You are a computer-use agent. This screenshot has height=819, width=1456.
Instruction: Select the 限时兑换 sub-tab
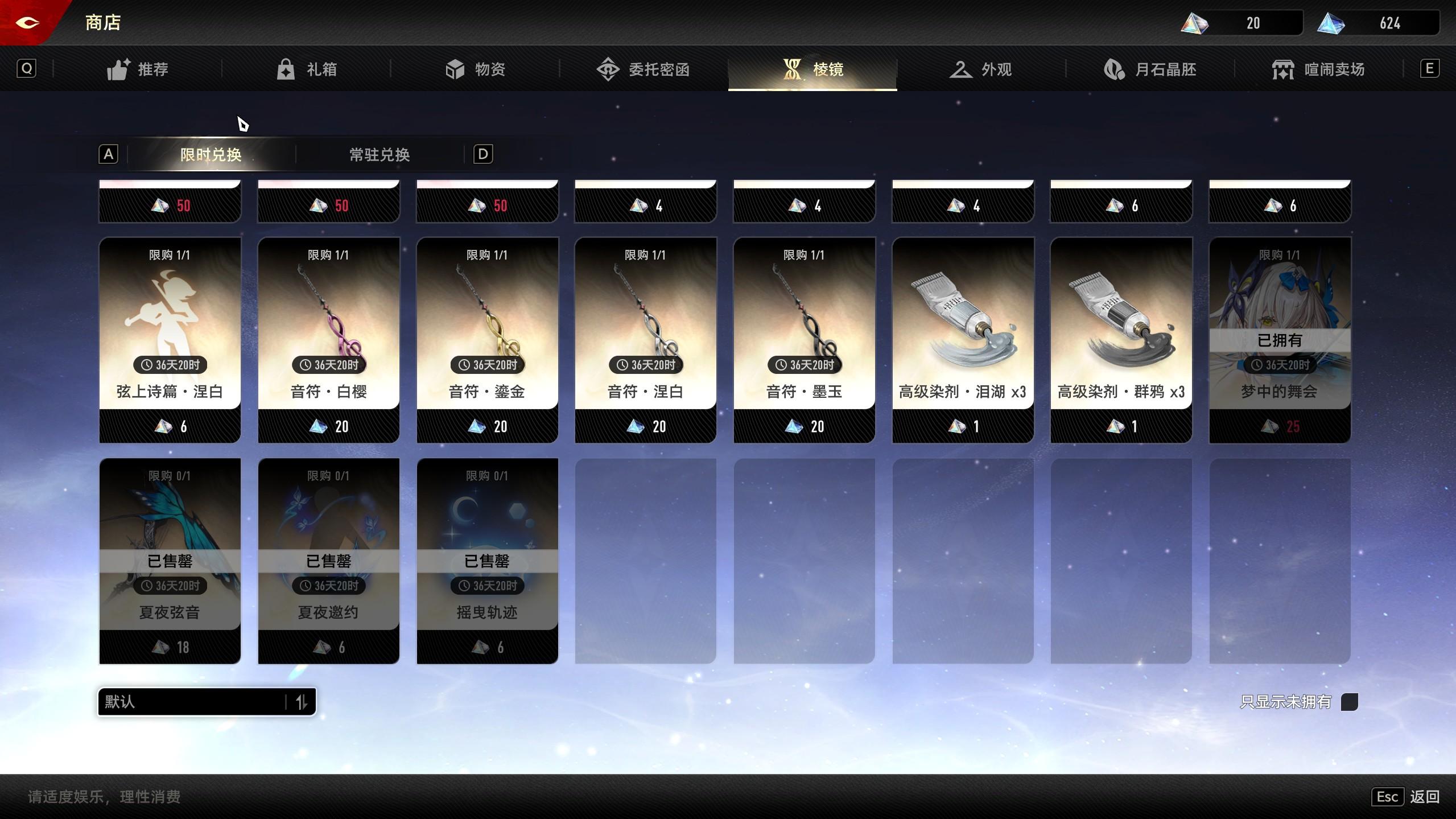click(x=211, y=155)
